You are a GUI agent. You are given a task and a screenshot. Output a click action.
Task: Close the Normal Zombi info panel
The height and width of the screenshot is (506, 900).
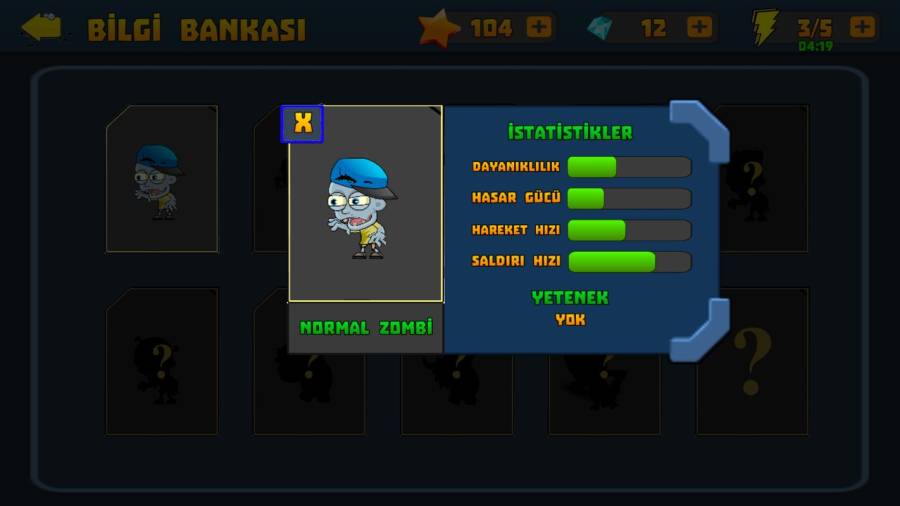(x=302, y=124)
